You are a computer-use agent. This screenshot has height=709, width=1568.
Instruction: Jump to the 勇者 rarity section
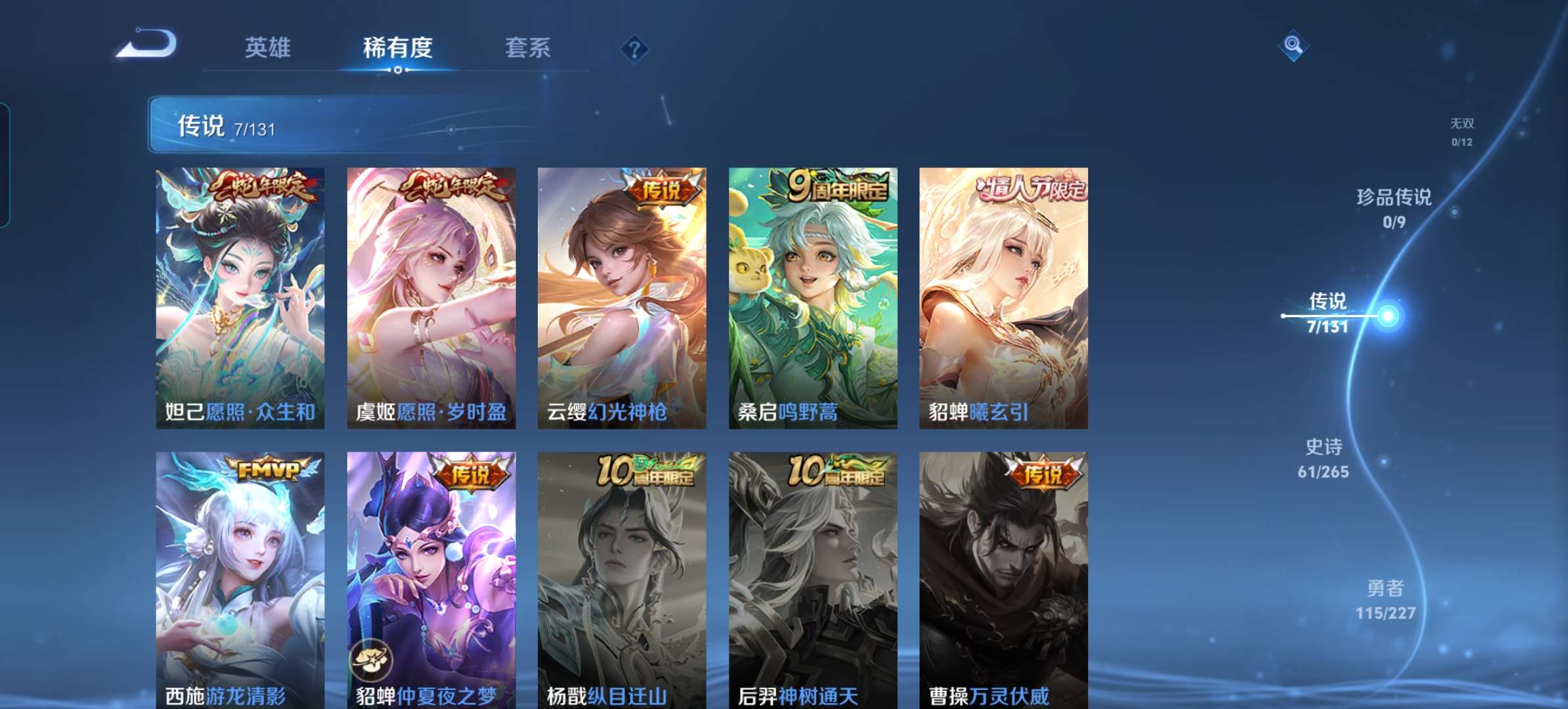[1385, 599]
